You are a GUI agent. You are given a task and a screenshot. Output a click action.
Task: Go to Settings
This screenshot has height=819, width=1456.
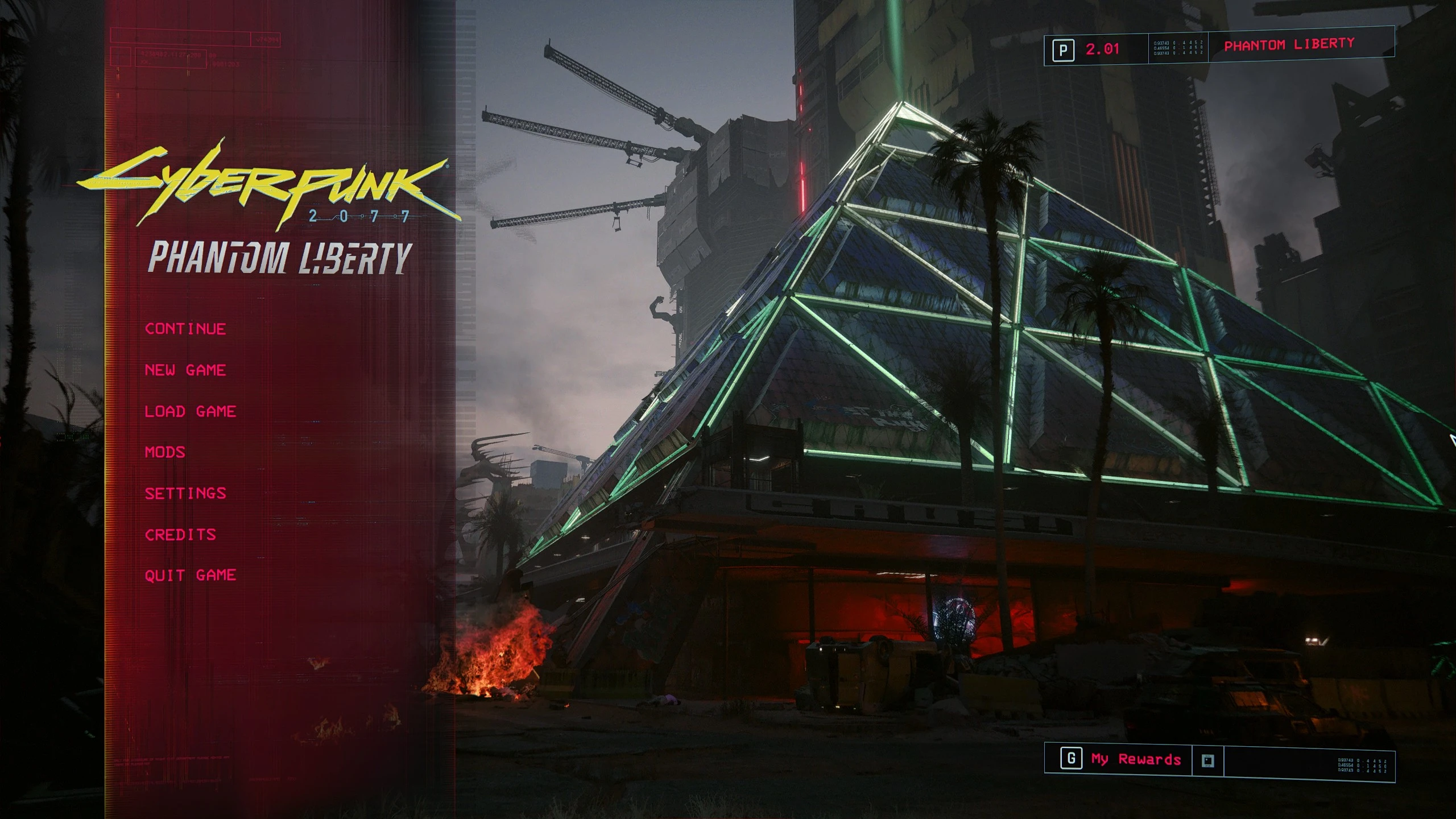pyautogui.click(x=185, y=493)
